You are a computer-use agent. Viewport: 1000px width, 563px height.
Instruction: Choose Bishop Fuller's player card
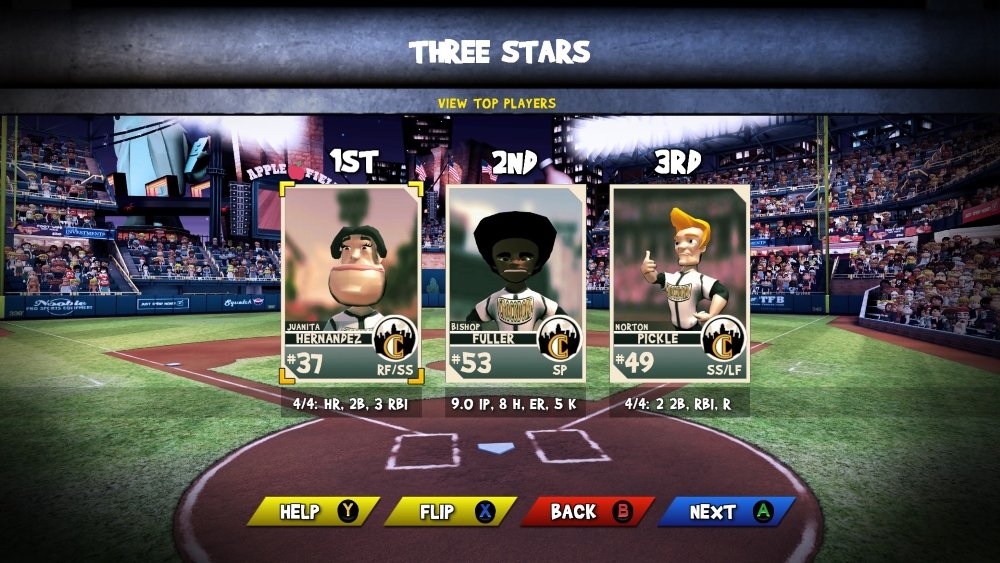515,284
